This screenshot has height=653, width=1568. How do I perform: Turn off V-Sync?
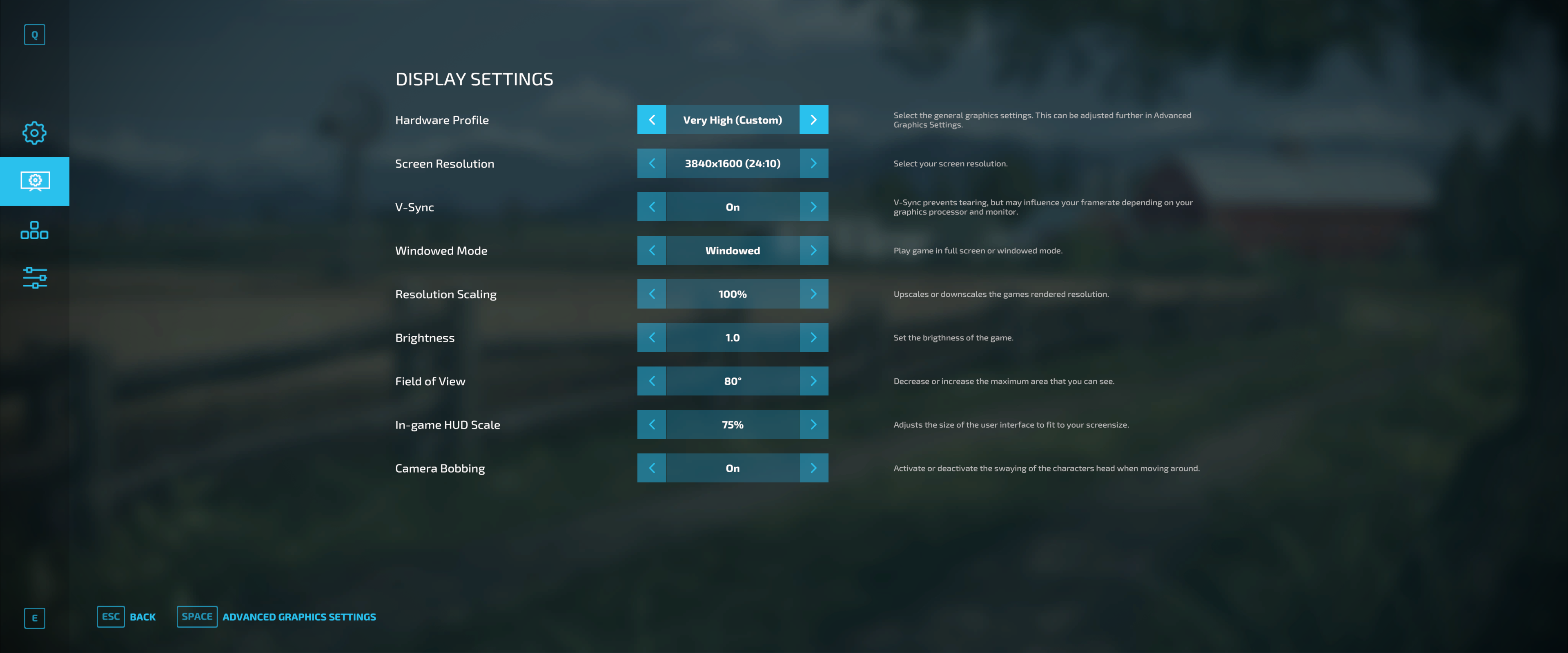click(815, 206)
